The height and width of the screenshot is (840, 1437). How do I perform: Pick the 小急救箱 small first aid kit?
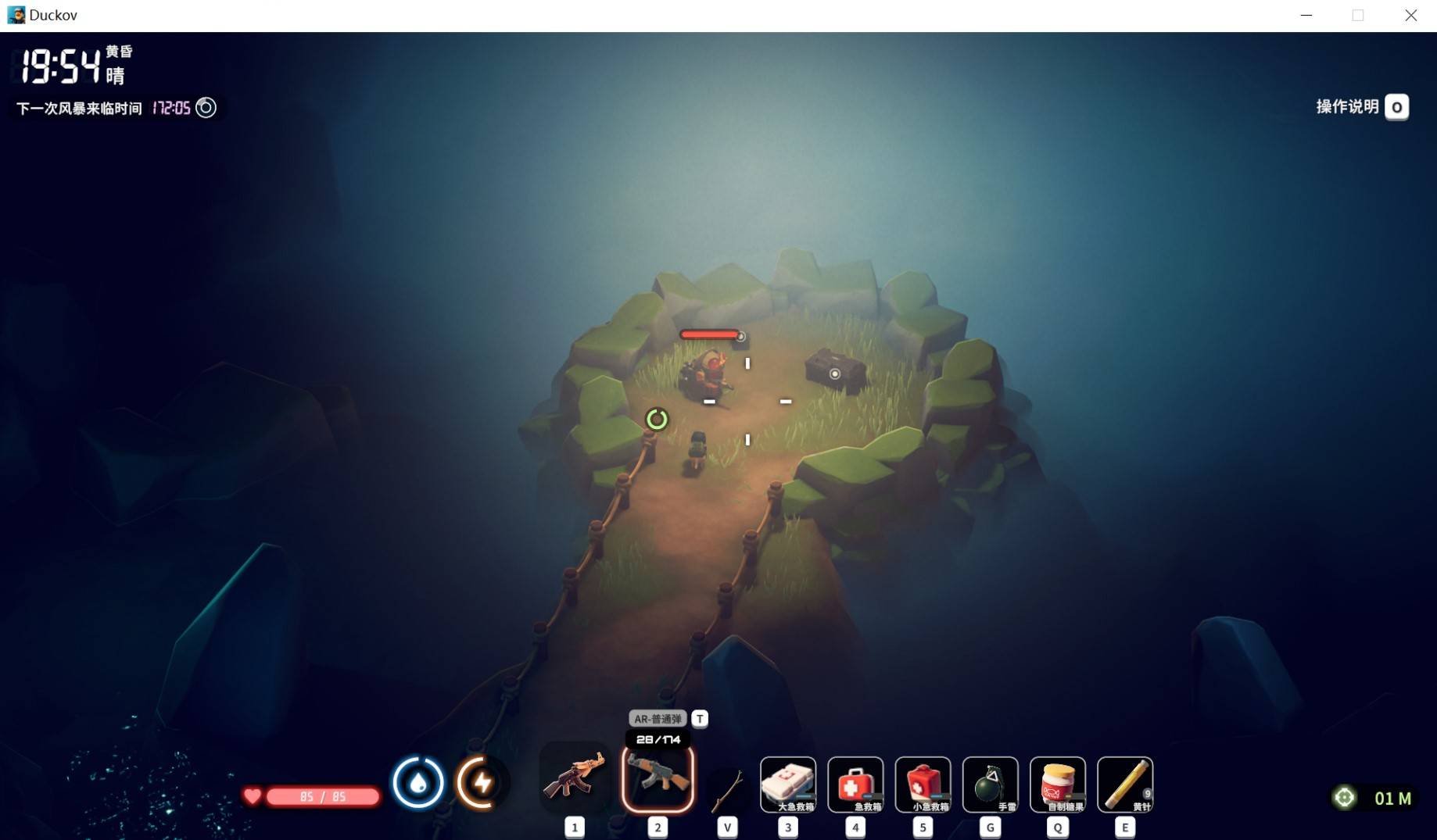(923, 784)
